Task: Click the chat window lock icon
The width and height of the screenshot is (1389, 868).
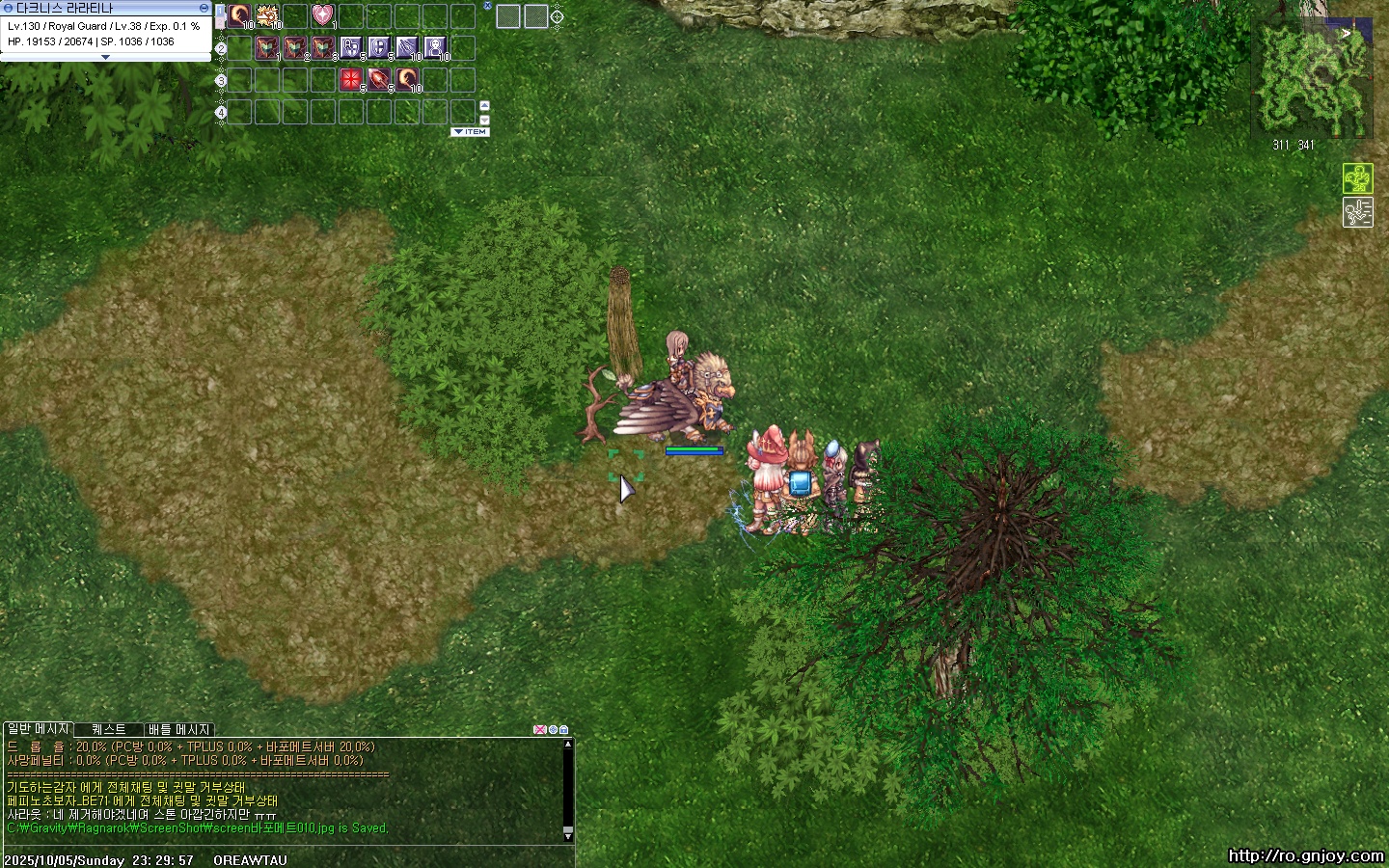Action: click(x=564, y=730)
